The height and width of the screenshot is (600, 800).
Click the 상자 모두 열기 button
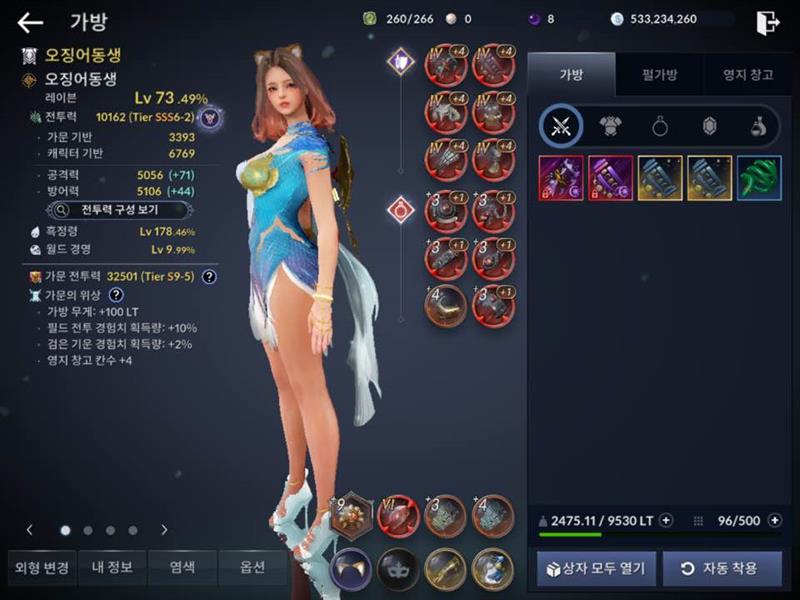tap(597, 569)
